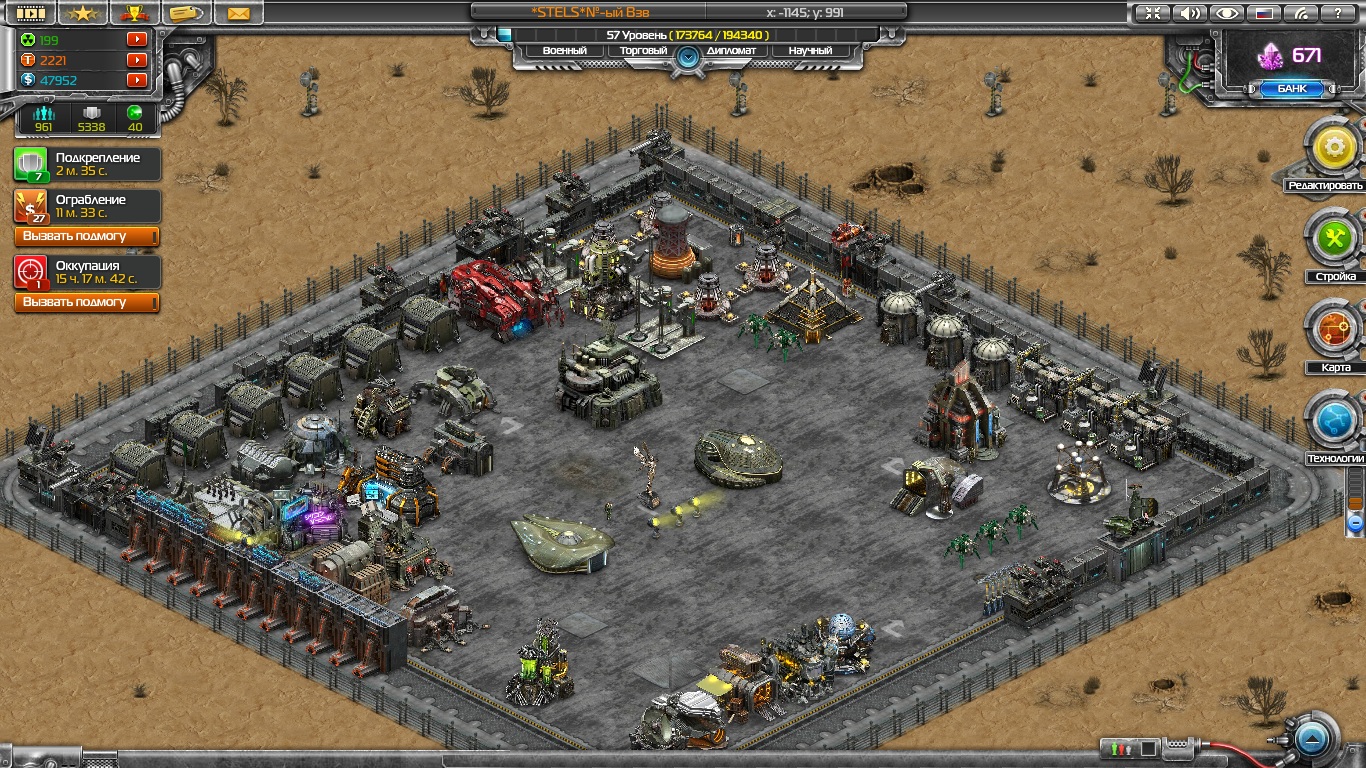1366x768 pixels.
Task: Open the yellow ticket coupon icon
Action: pyautogui.click(x=185, y=13)
